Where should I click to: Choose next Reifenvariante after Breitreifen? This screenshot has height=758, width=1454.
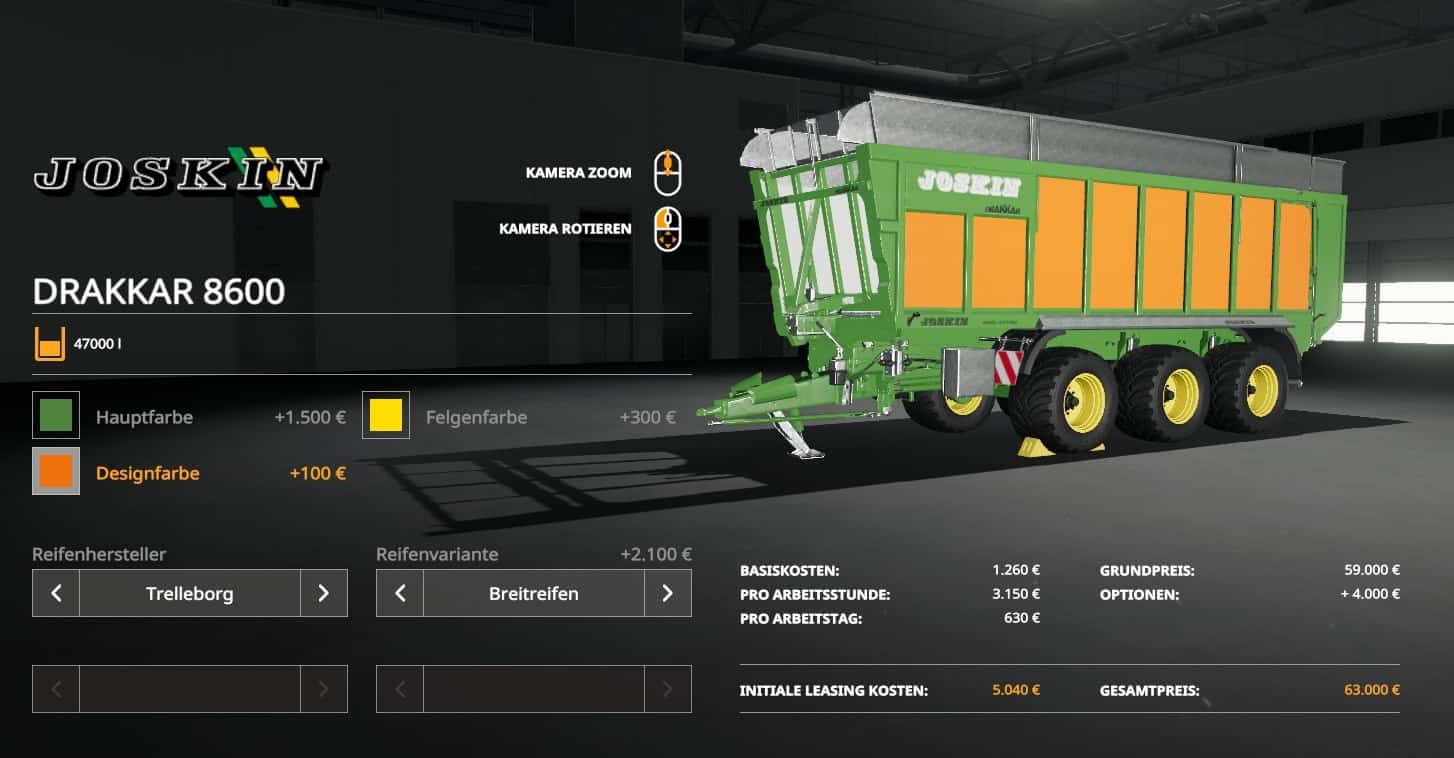click(667, 593)
